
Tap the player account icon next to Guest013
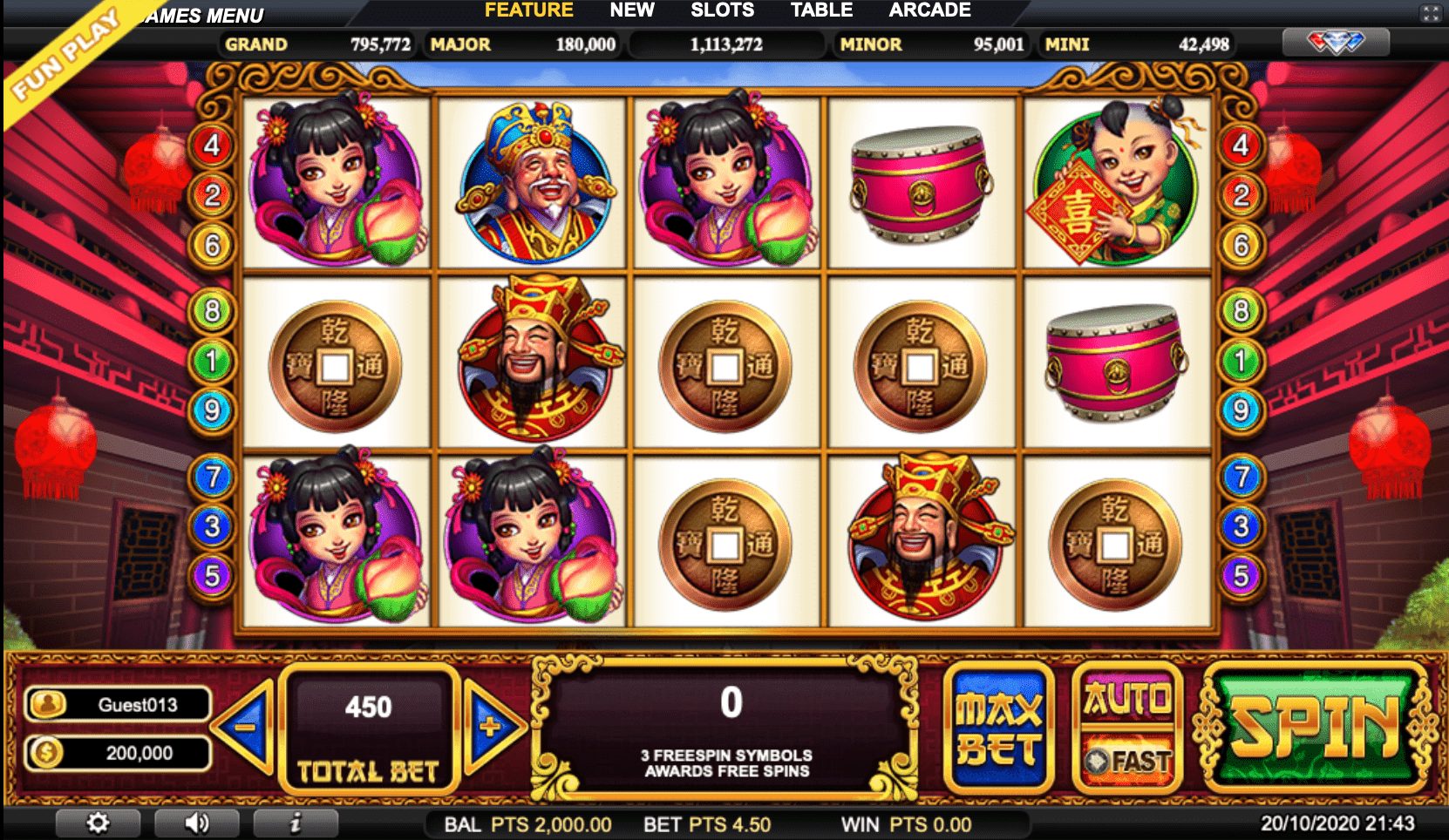[x=47, y=704]
